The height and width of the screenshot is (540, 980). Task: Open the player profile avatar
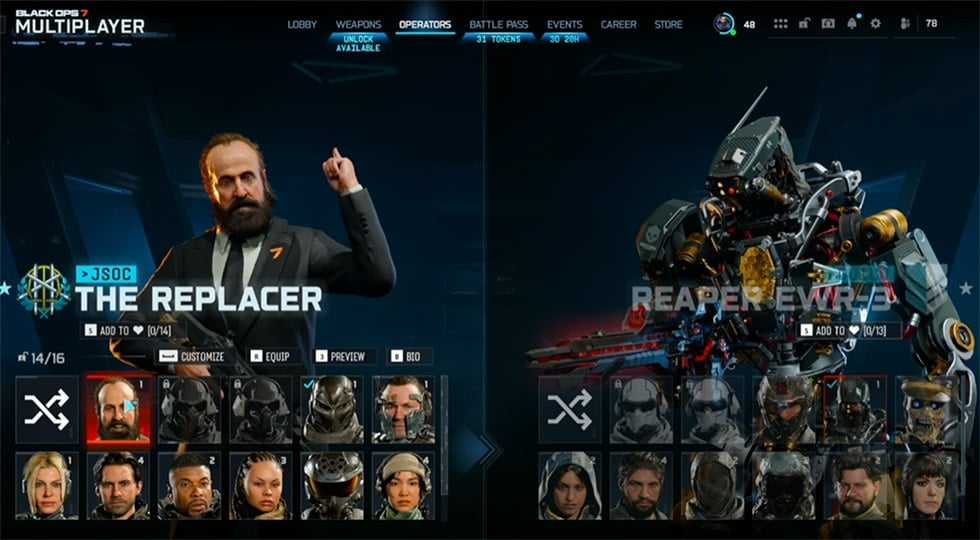[x=724, y=23]
